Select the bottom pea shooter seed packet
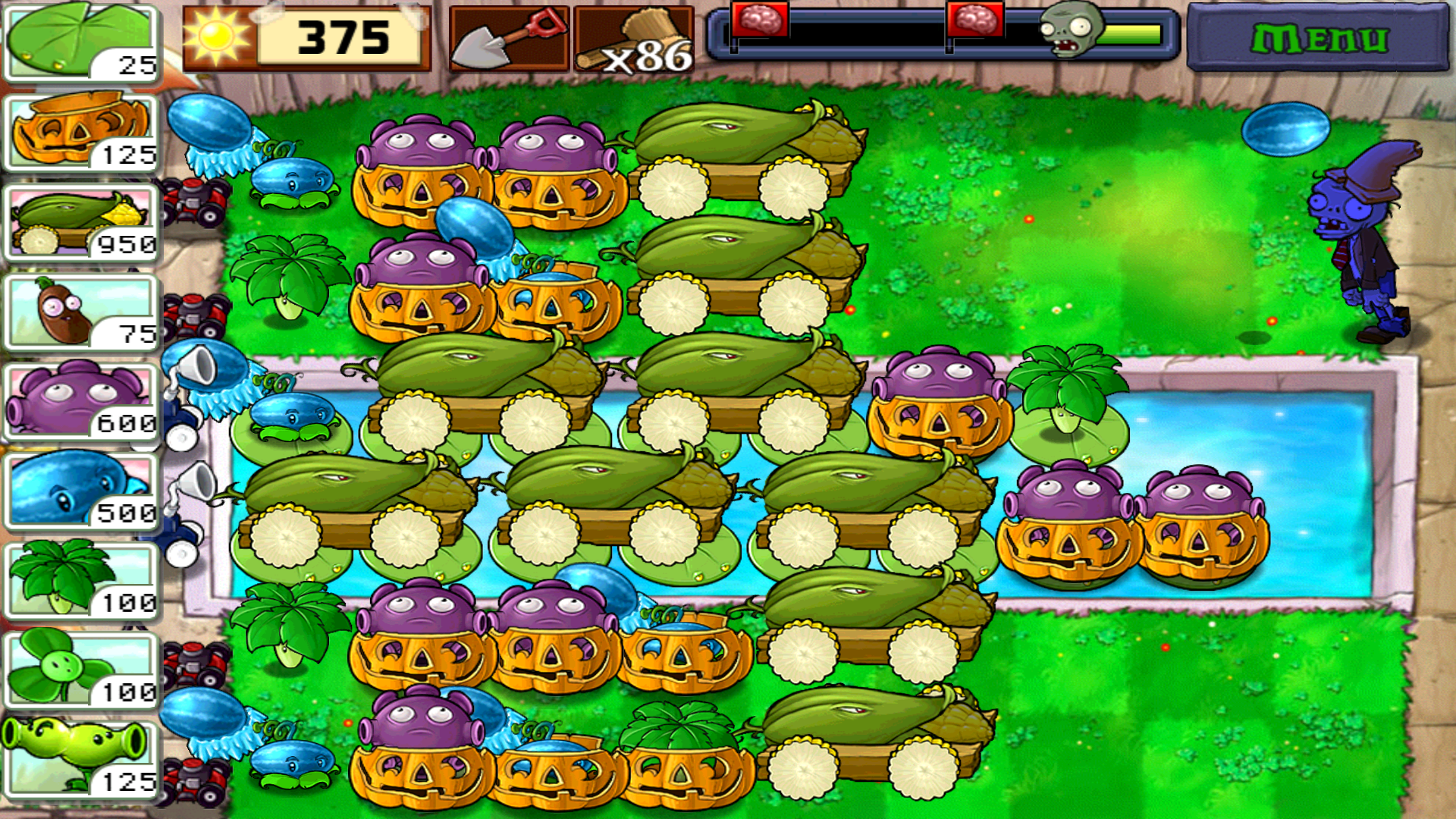Viewport: 1456px width, 819px height. 80,758
